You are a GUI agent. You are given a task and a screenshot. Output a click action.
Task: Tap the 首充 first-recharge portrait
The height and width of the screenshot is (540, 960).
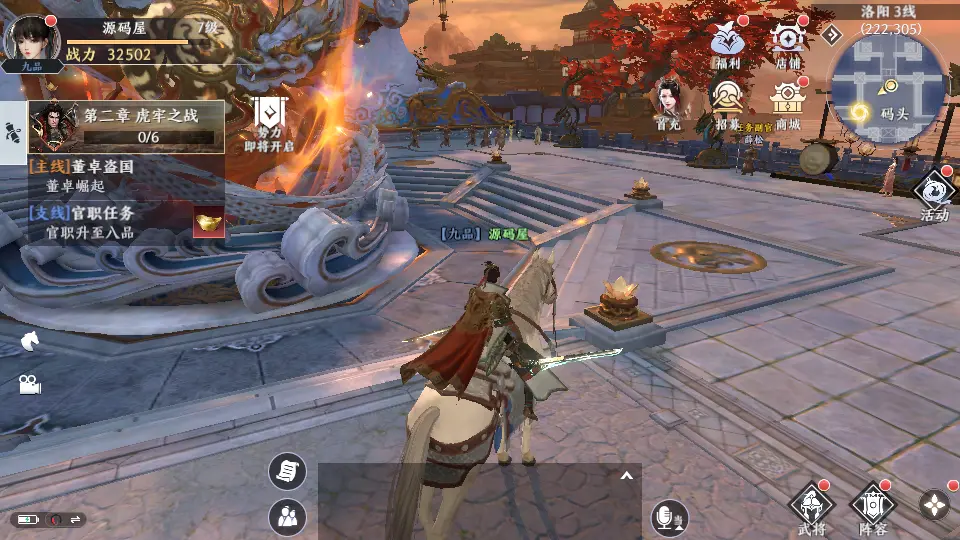[668, 103]
